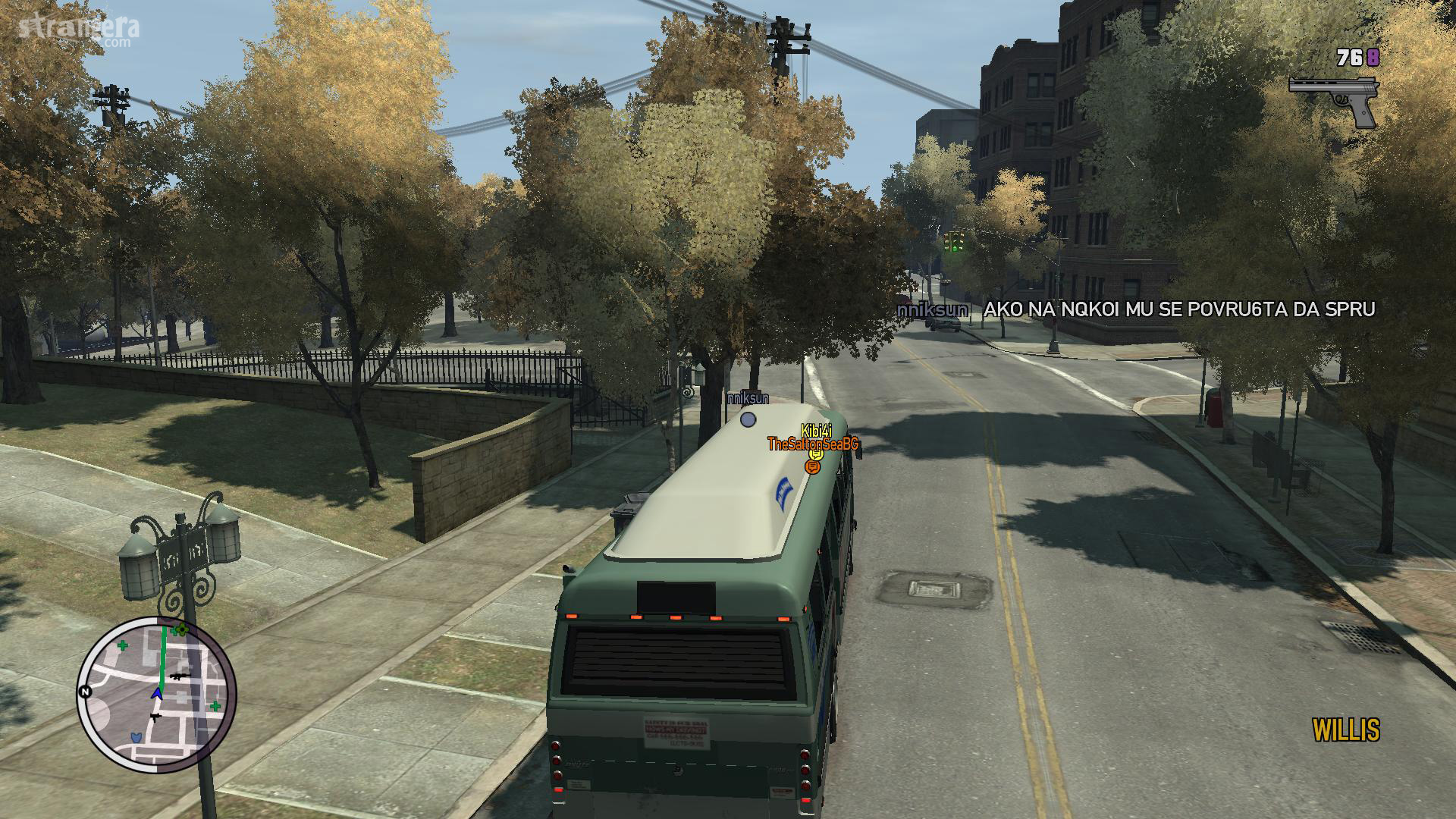Select the TheSaltonSeaBG player name tag
This screenshot has width=1456, height=819.
812,444
